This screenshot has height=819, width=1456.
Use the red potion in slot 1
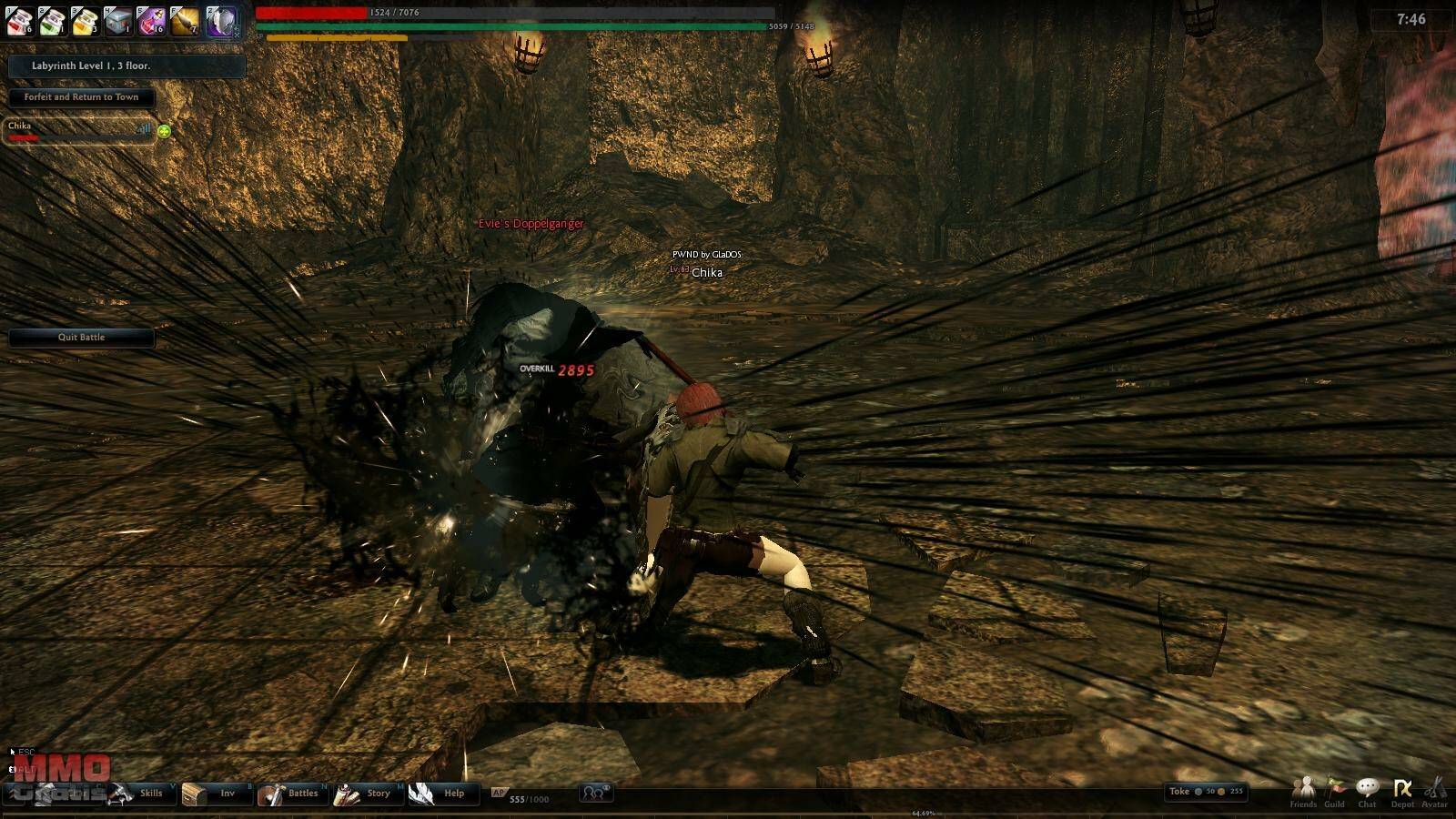pyautogui.click(x=20, y=21)
